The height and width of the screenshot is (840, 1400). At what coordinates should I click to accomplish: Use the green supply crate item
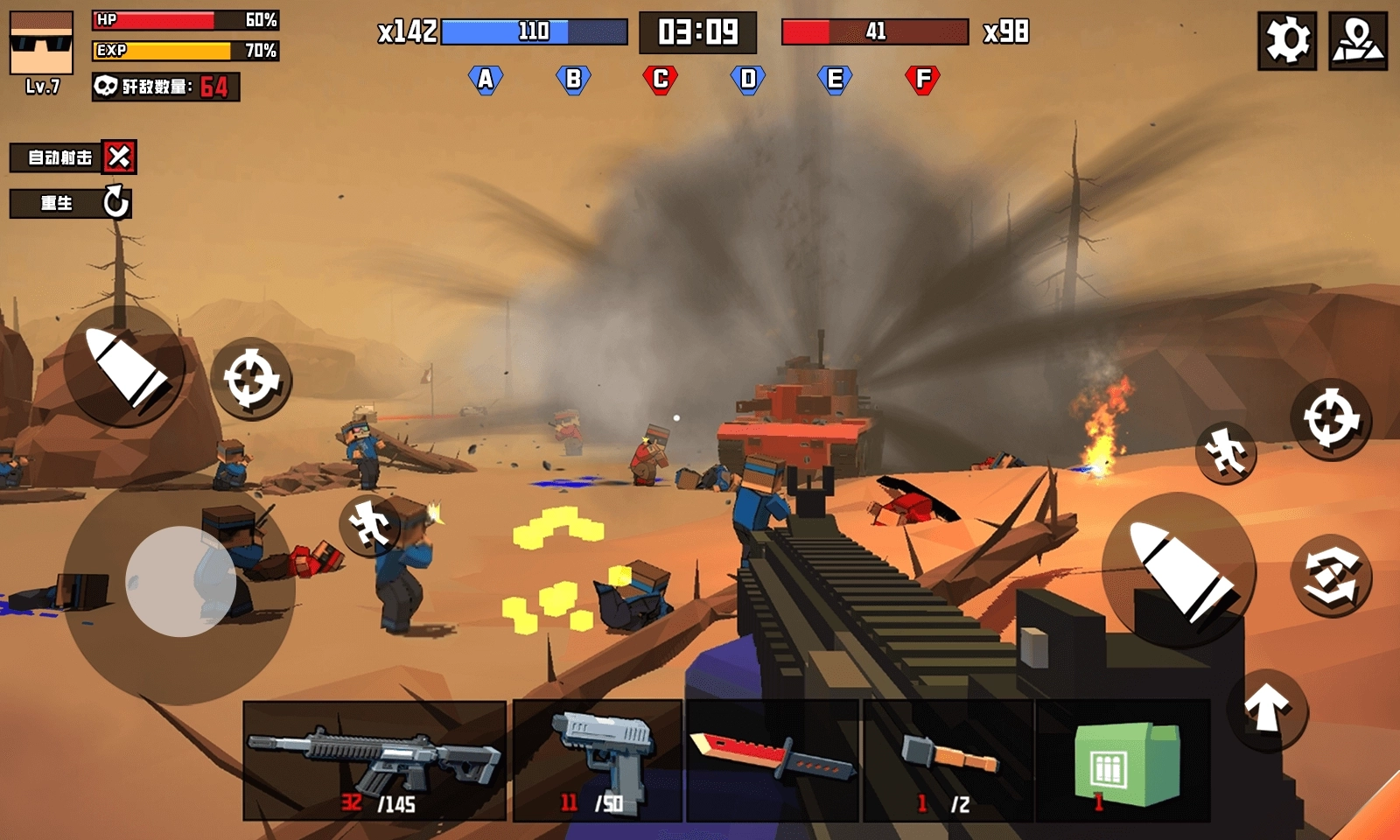1123,760
